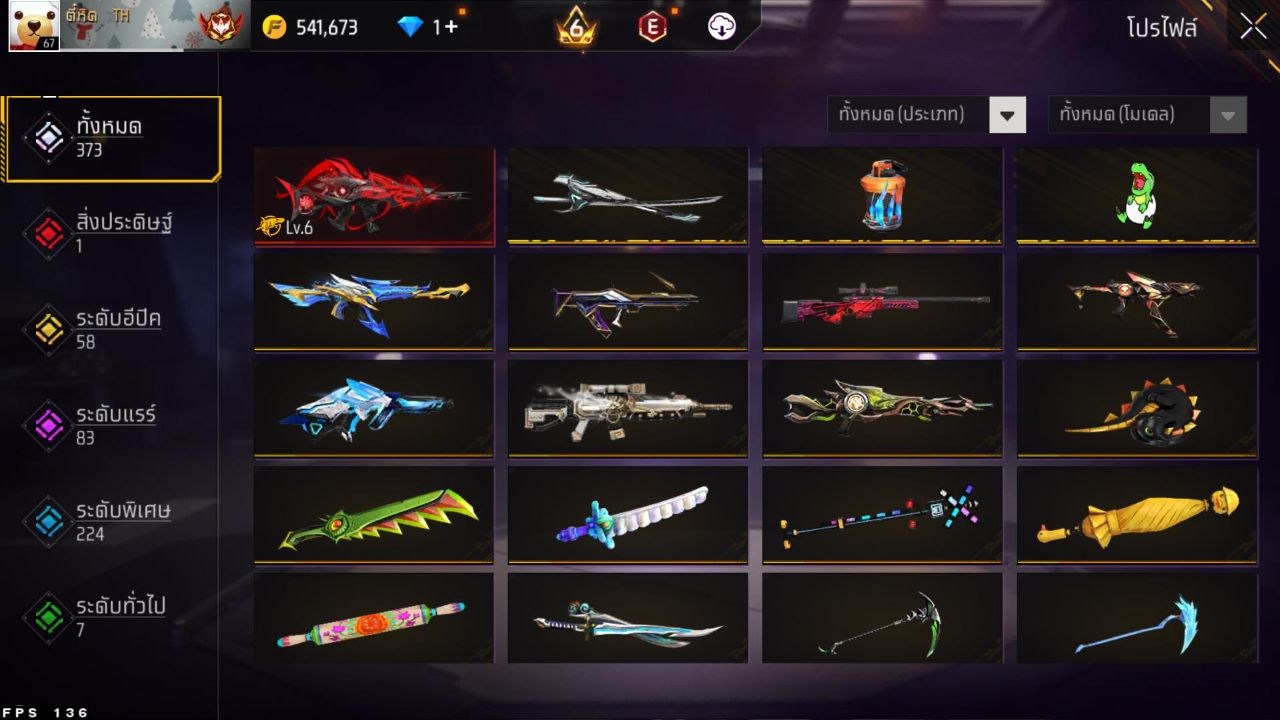Image resolution: width=1280 pixels, height=720 pixels.
Task: Click the green ระดับทั่วไป common rarity icon
Action: [47, 616]
